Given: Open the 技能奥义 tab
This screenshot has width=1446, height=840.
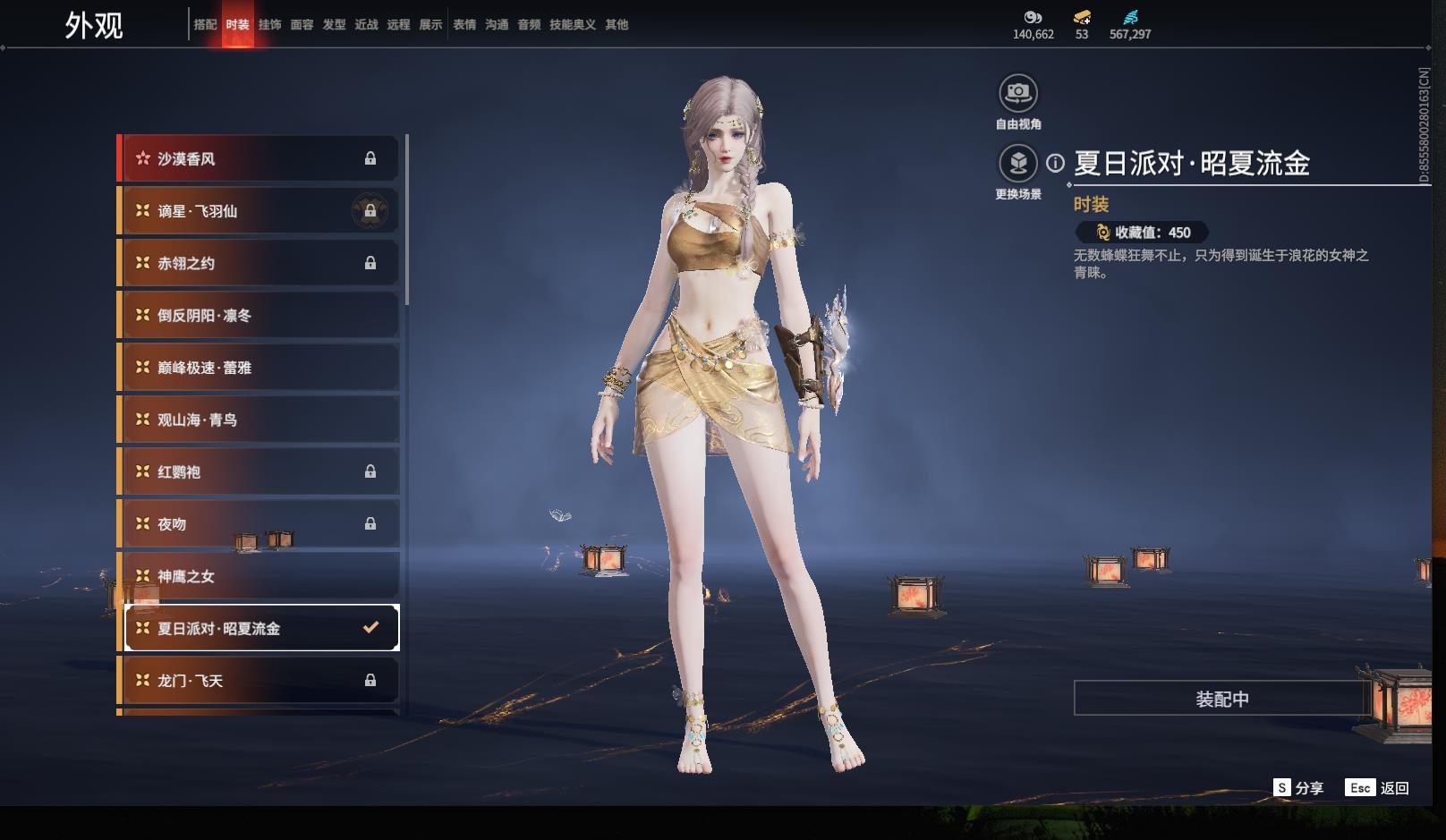Looking at the screenshot, I should click(x=572, y=25).
